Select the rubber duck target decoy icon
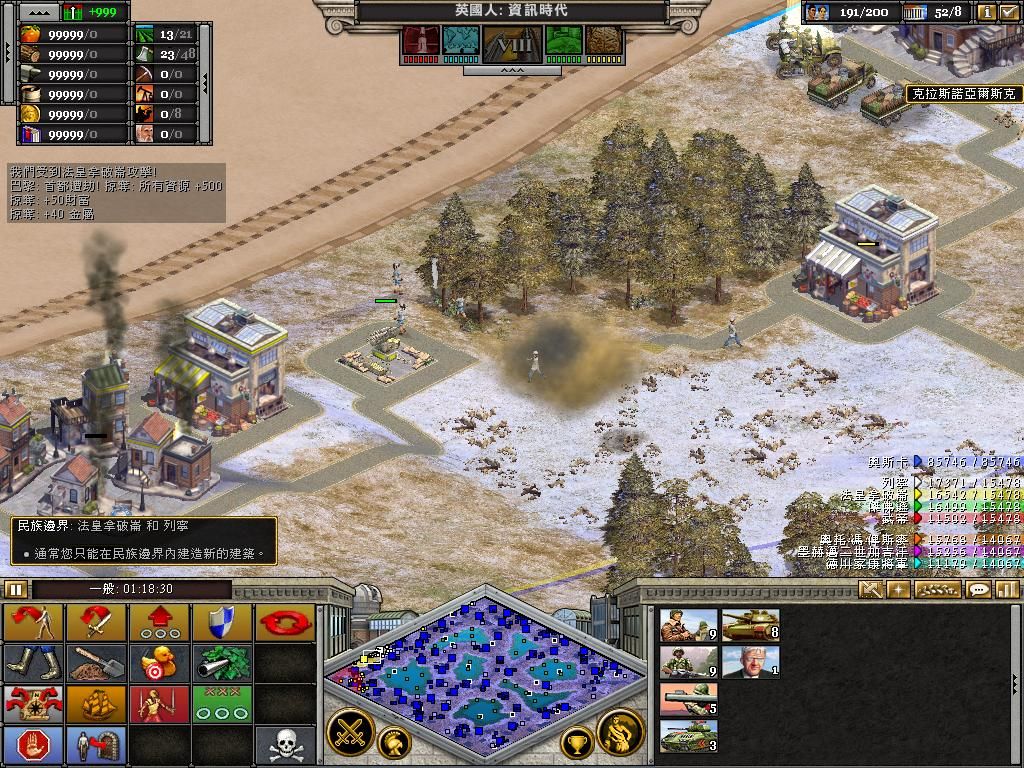Image resolution: width=1024 pixels, height=768 pixels. (159, 662)
